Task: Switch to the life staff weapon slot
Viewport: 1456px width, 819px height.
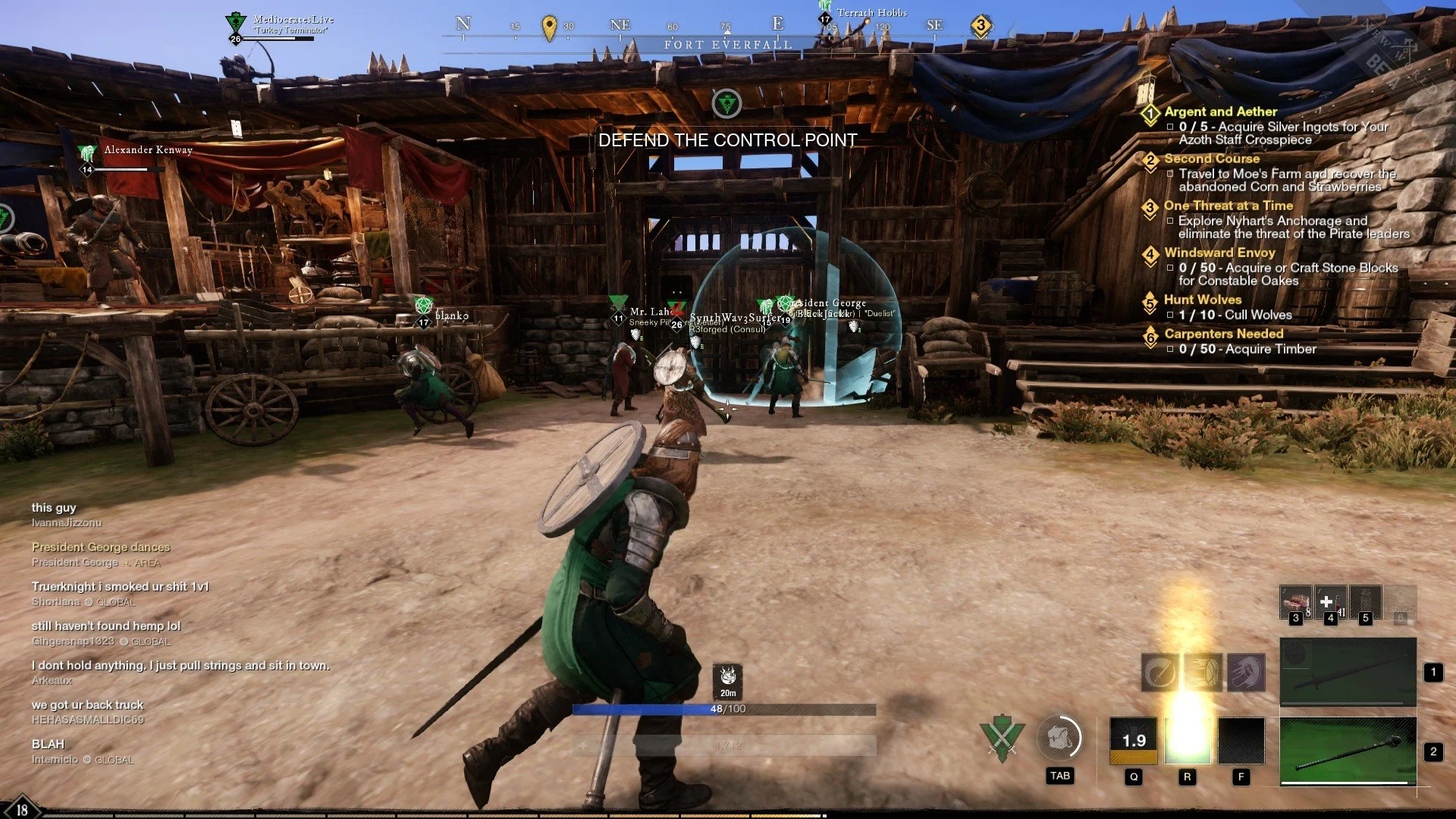Action: 1348,751
